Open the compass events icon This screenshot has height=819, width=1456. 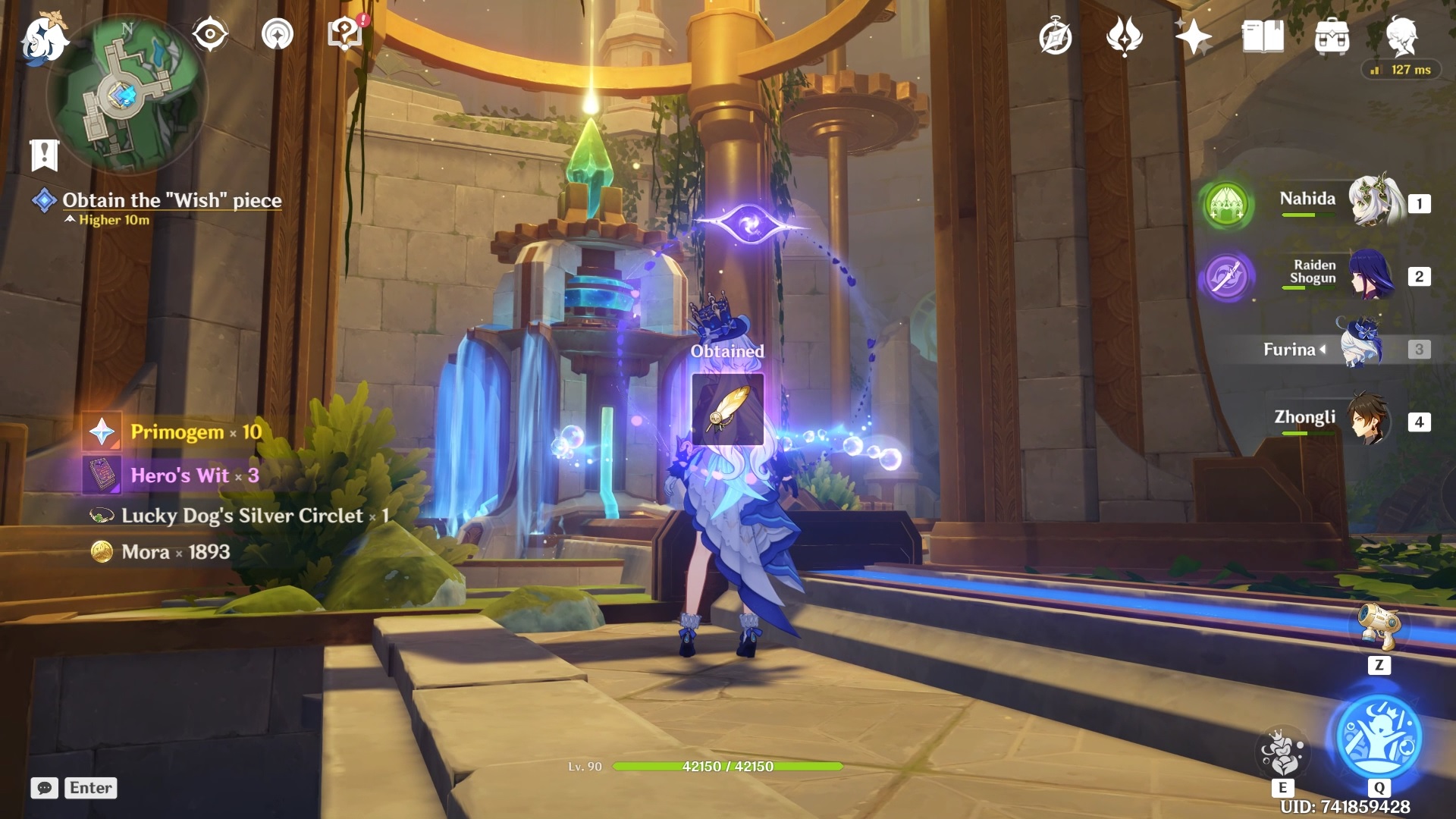point(1055,37)
